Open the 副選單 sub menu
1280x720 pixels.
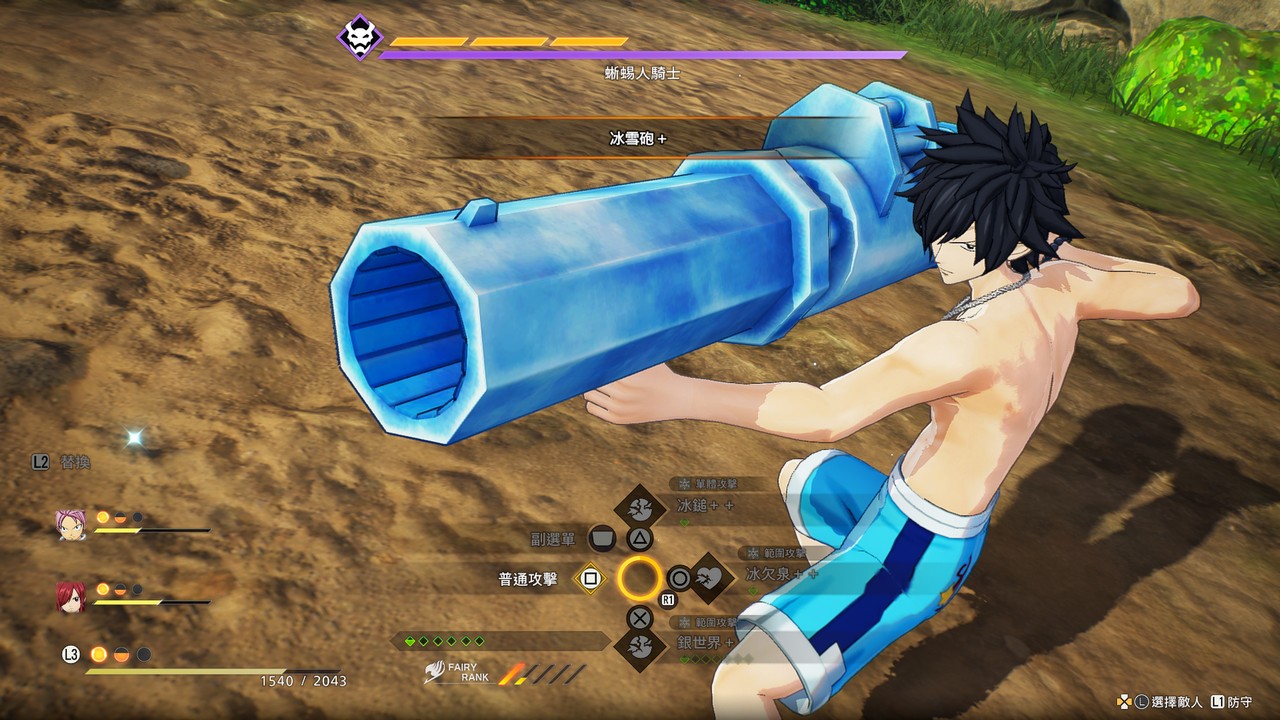pos(602,539)
